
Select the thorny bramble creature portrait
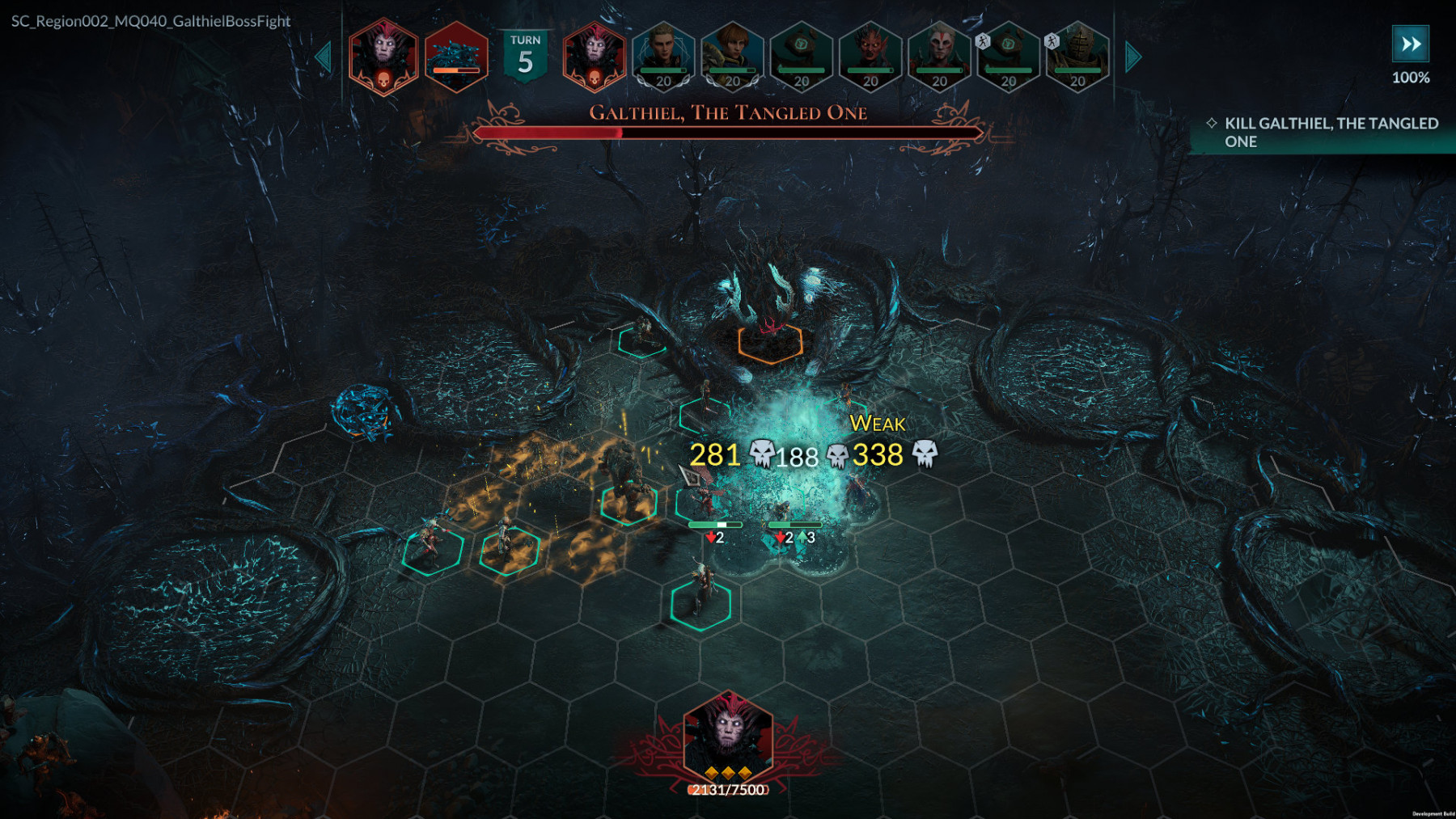click(456, 56)
